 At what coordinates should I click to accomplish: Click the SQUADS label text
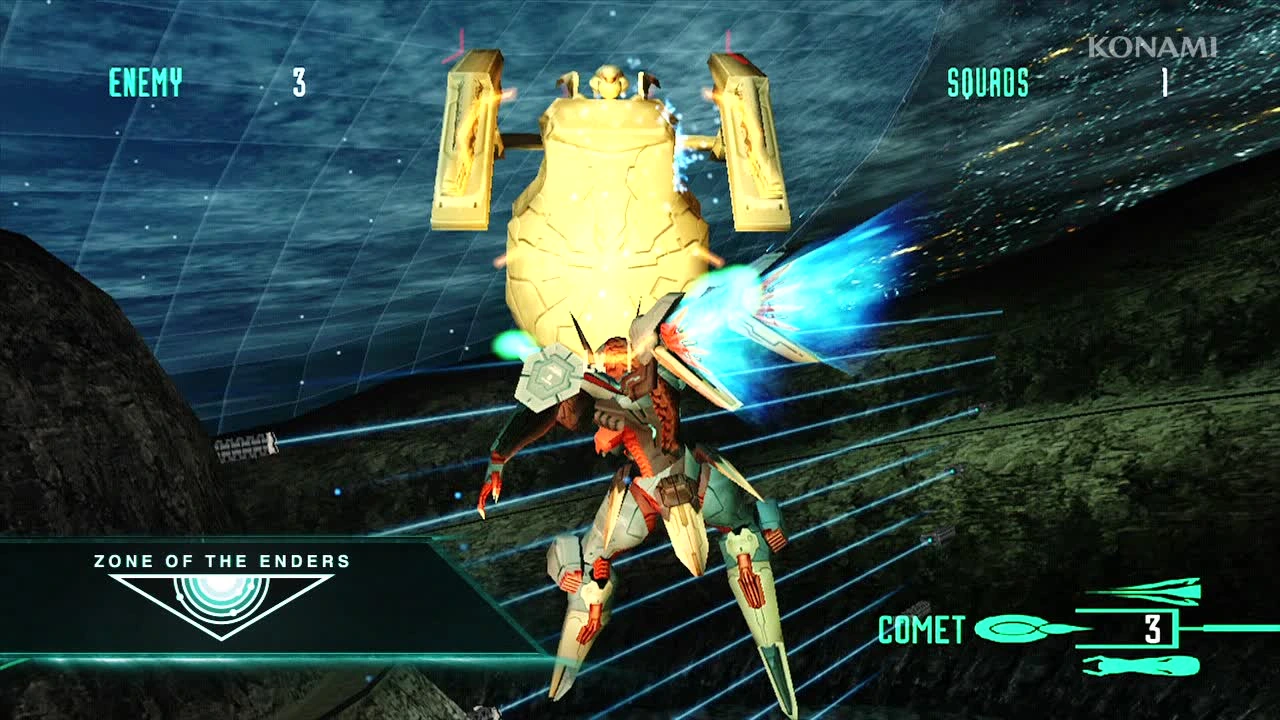pyautogui.click(x=988, y=83)
